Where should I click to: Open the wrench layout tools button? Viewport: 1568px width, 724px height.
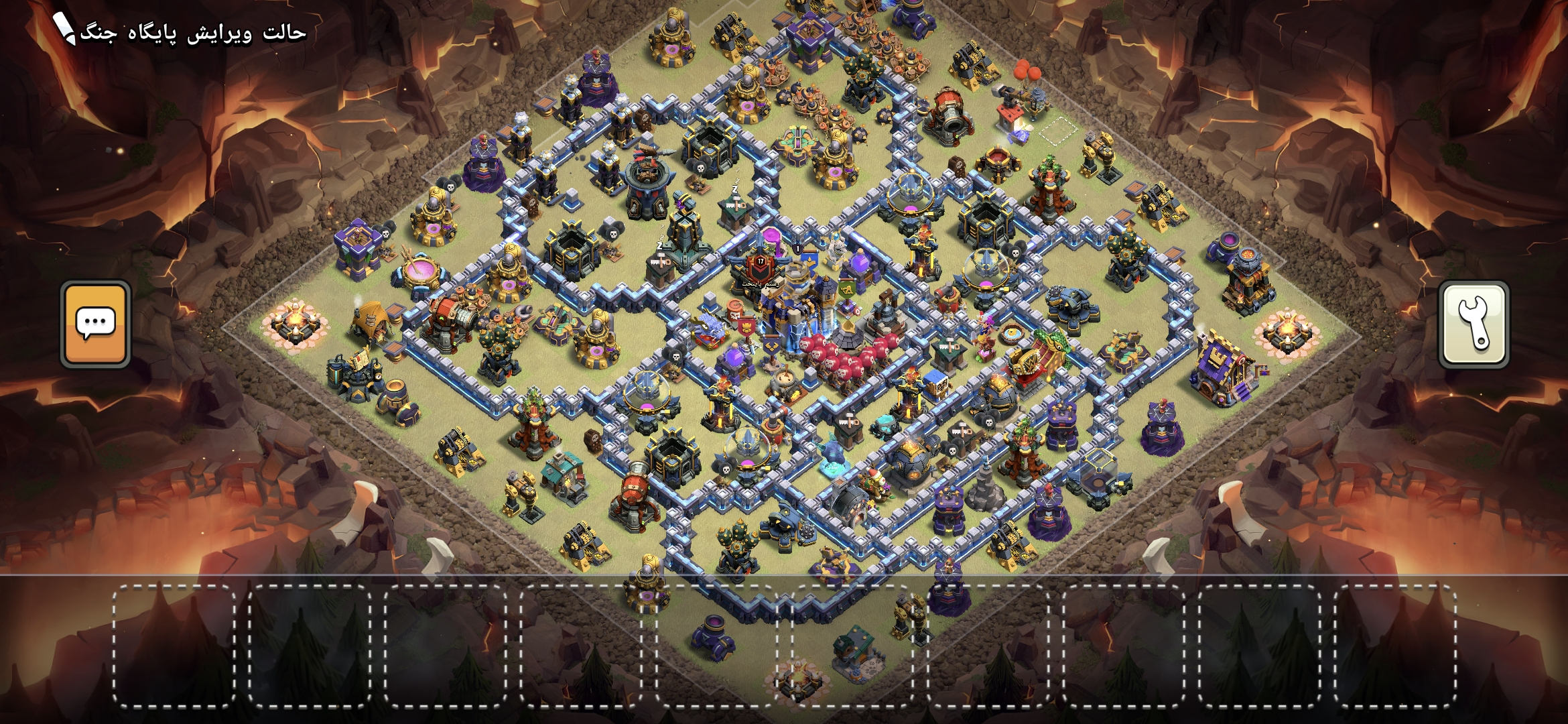pos(1474,324)
